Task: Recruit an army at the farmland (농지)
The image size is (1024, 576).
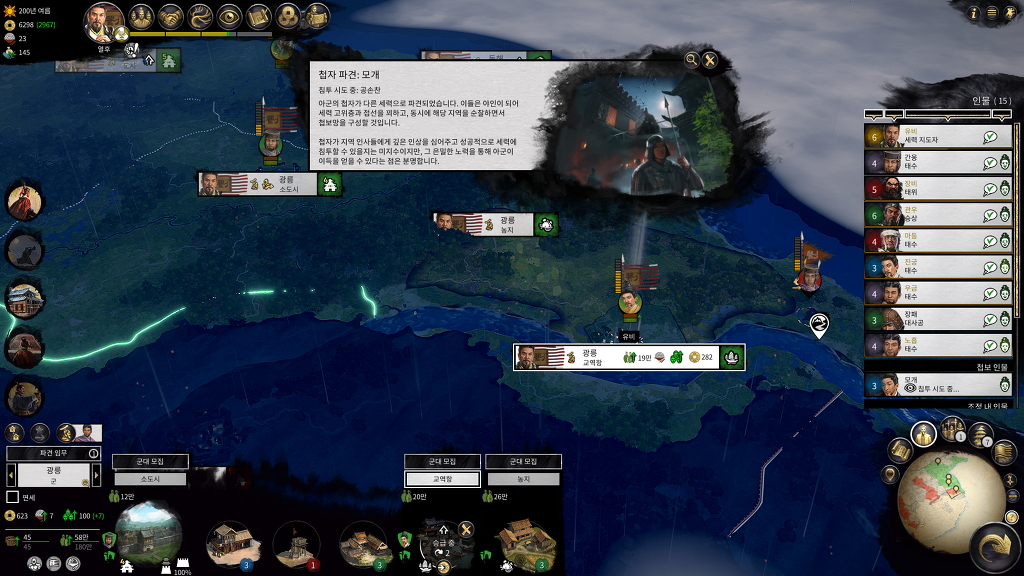Action: (523, 462)
